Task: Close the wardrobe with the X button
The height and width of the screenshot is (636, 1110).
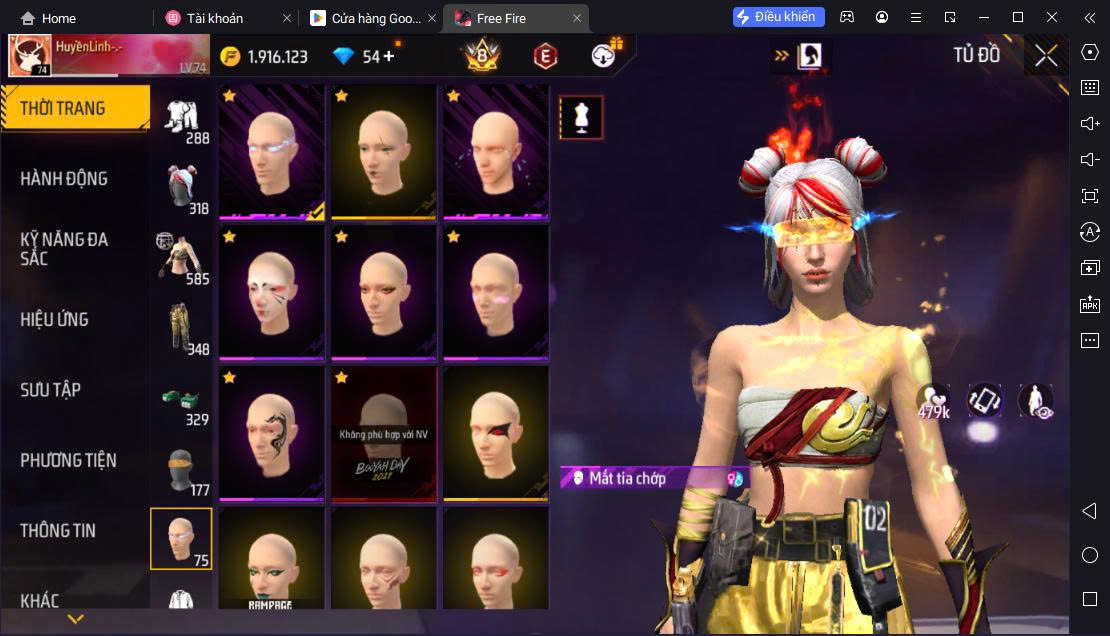Action: click(1046, 56)
